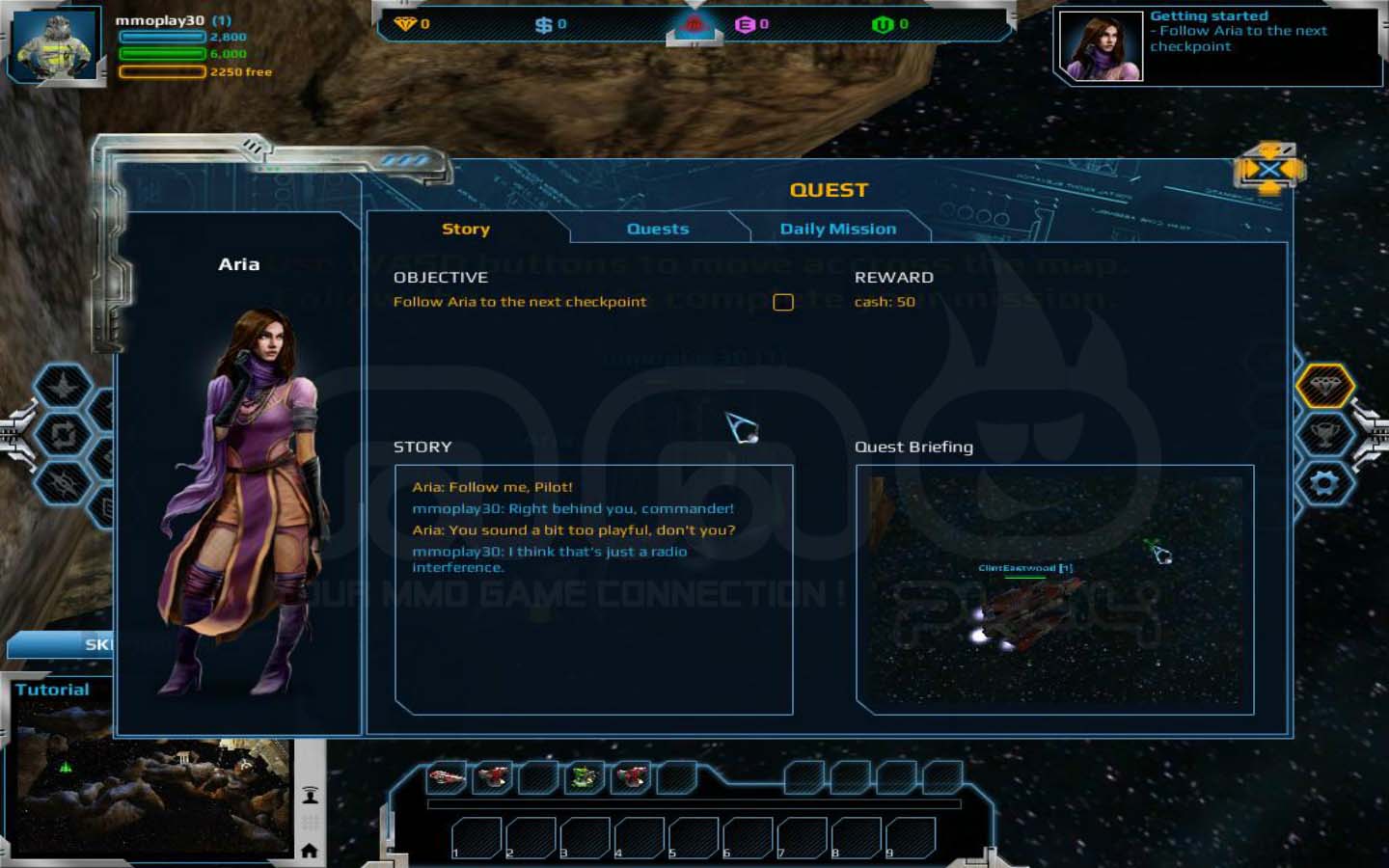The image size is (1389, 868).
Task: Click the spaceship hexagon icon on left
Action: [64, 387]
